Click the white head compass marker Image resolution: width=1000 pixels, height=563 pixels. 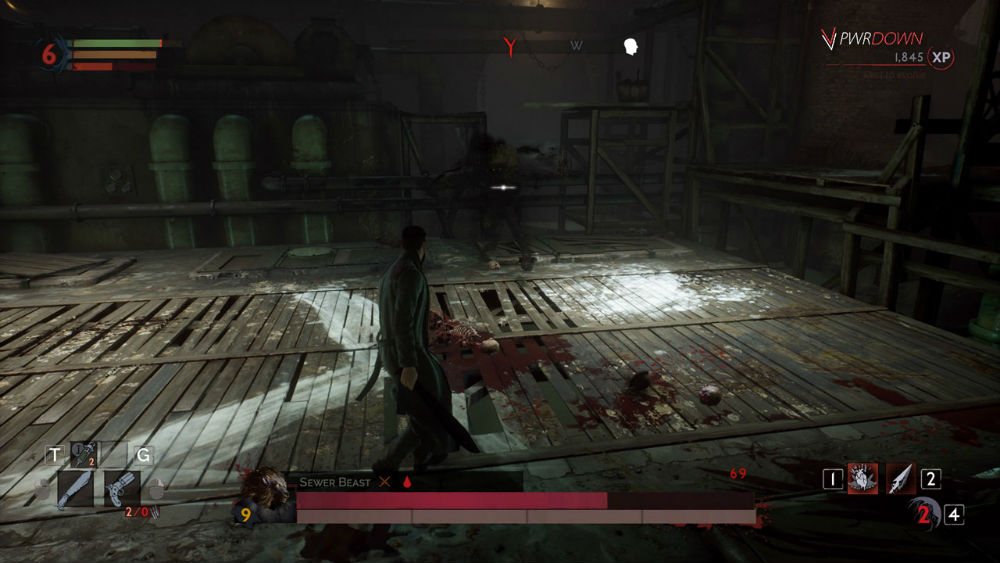pos(631,46)
